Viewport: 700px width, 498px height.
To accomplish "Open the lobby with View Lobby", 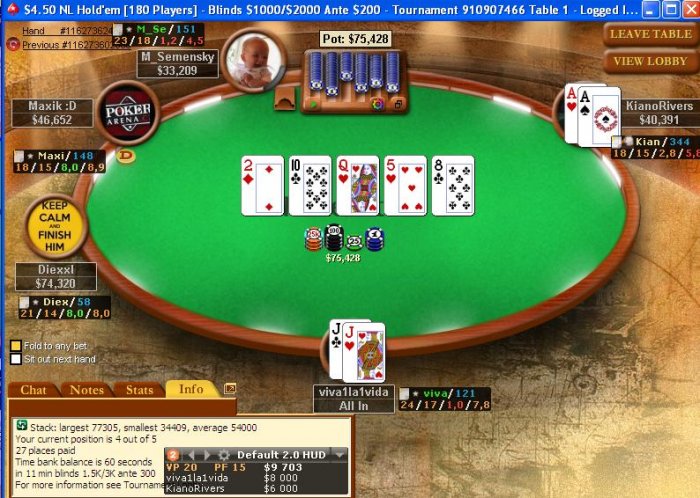I will coord(651,61).
